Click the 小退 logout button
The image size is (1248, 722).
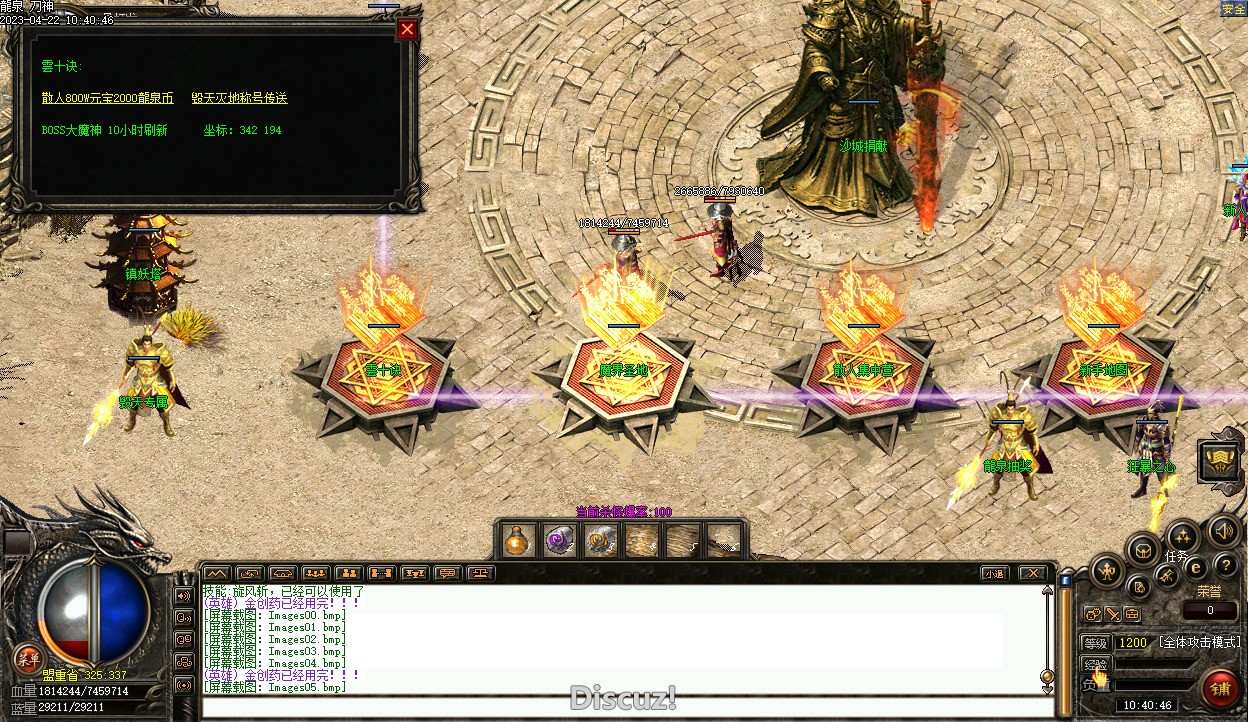click(993, 574)
